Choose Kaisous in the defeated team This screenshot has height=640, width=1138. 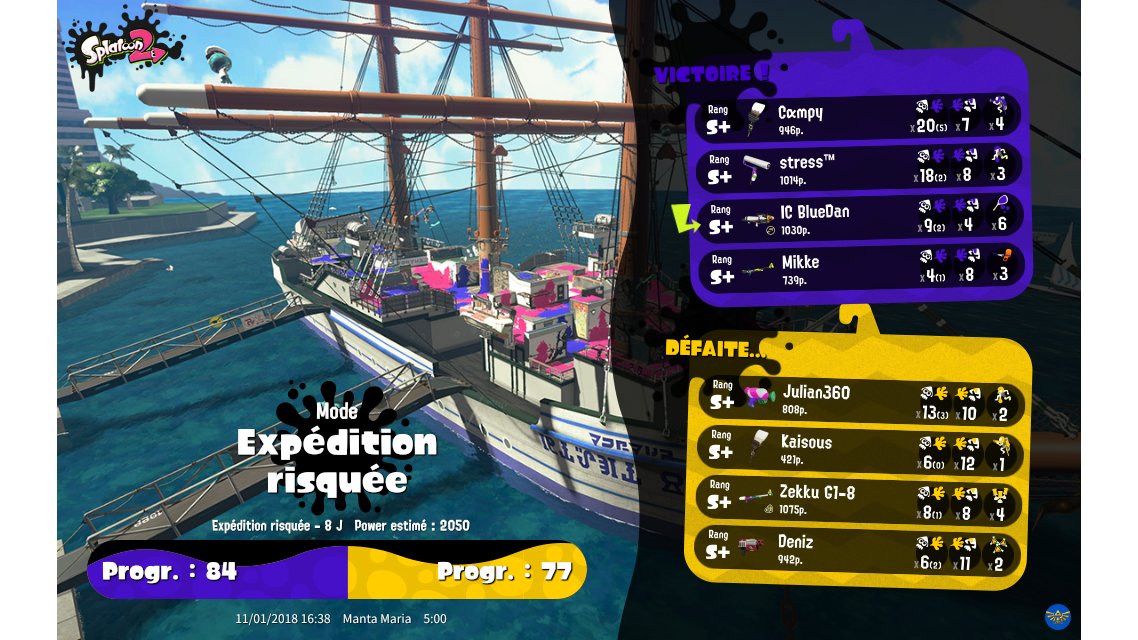click(858, 448)
